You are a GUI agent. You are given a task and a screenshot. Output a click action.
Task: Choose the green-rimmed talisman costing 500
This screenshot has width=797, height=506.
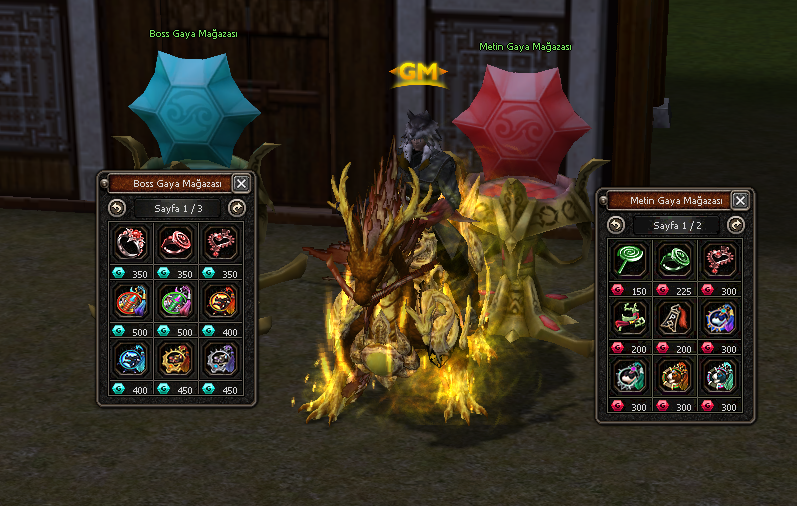point(176,301)
